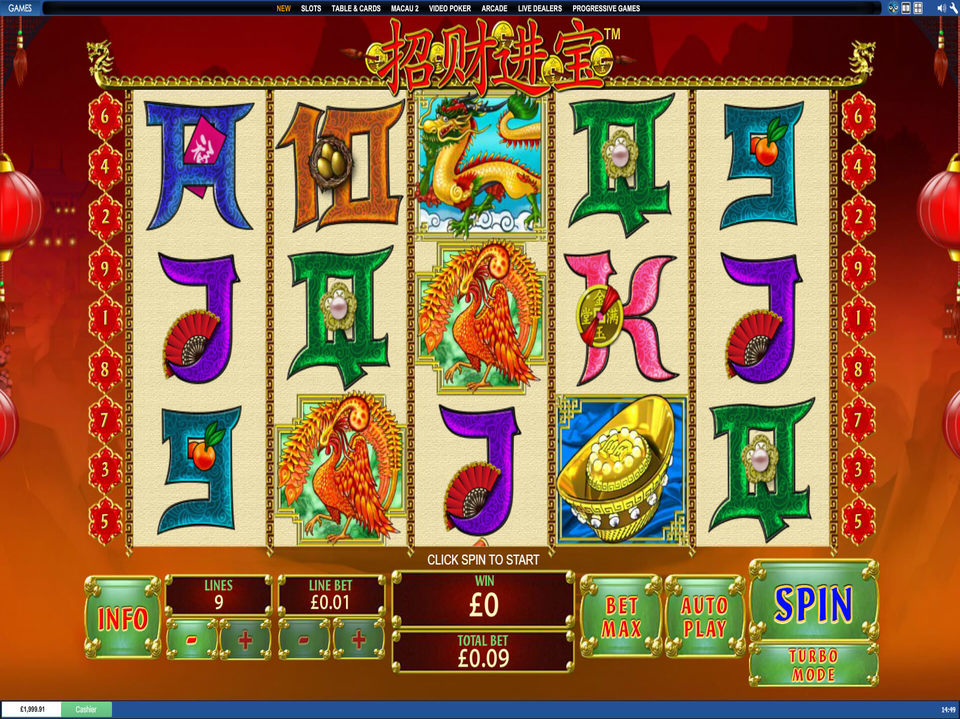Open the Live Dealers section
This screenshot has height=719, width=960.
click(539, 8)
